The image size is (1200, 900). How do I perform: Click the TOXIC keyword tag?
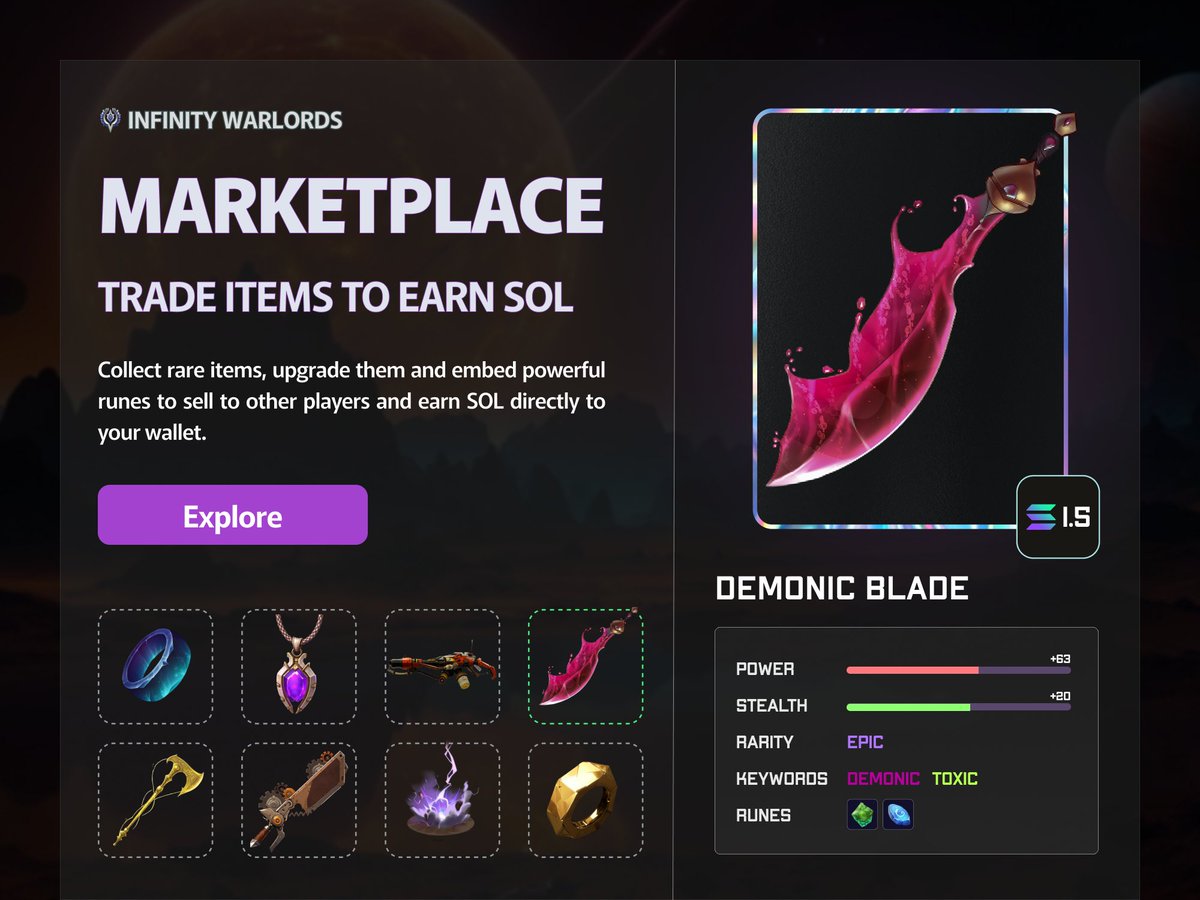(955, 778)
